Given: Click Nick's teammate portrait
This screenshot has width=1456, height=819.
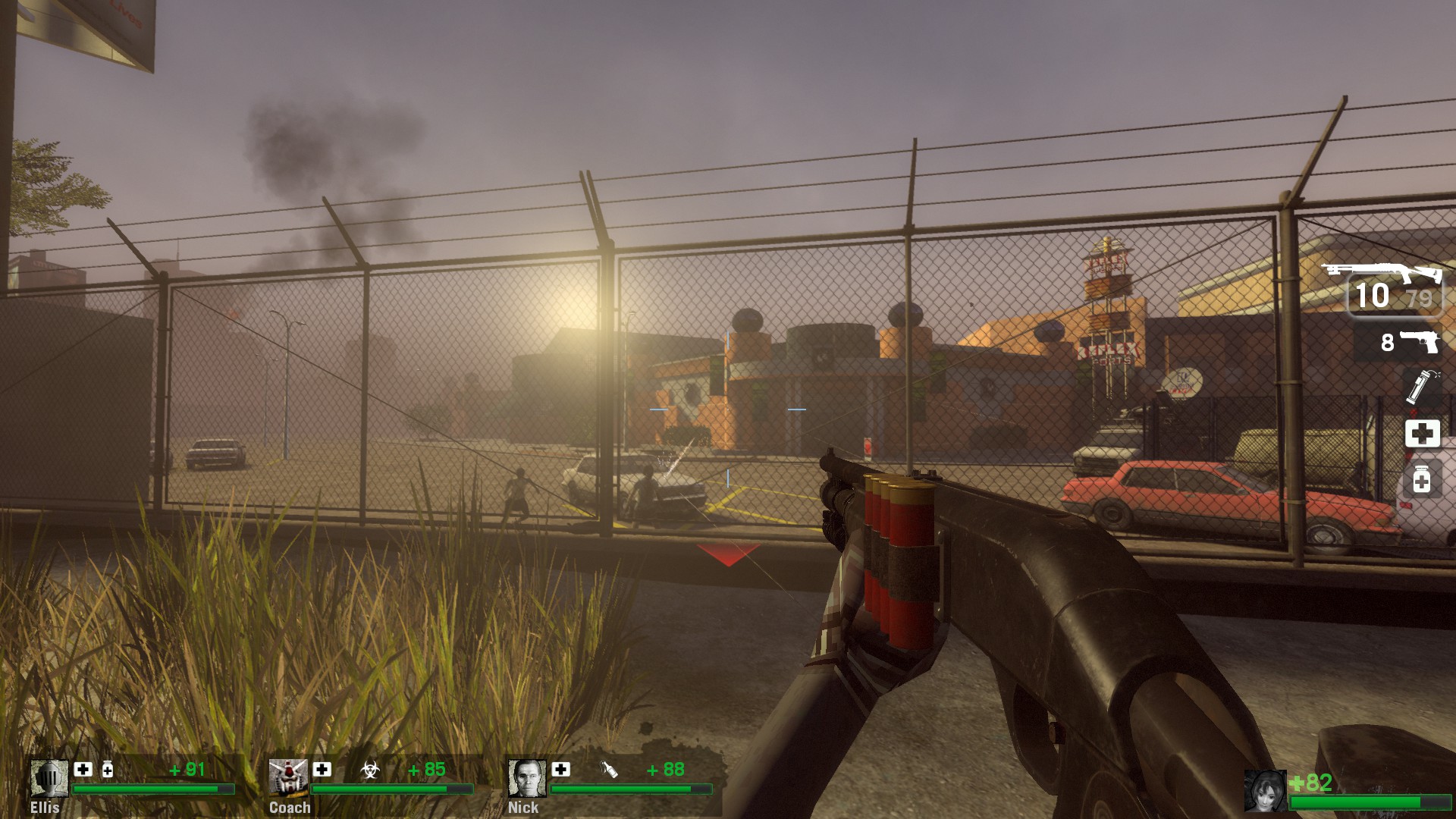Looking at the screenshot, I should [x=526, y=778].
